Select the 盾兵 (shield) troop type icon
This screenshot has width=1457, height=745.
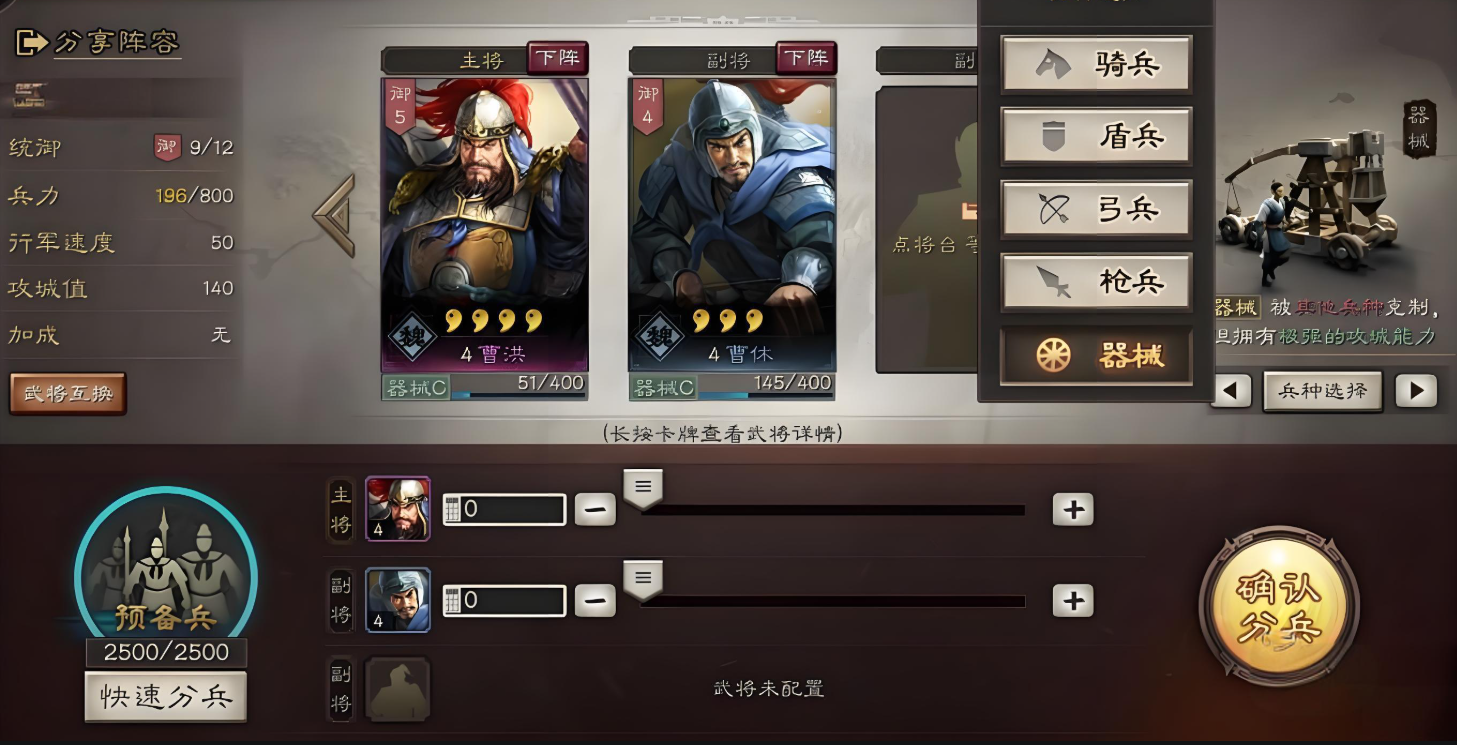[x=1096, y=136]
